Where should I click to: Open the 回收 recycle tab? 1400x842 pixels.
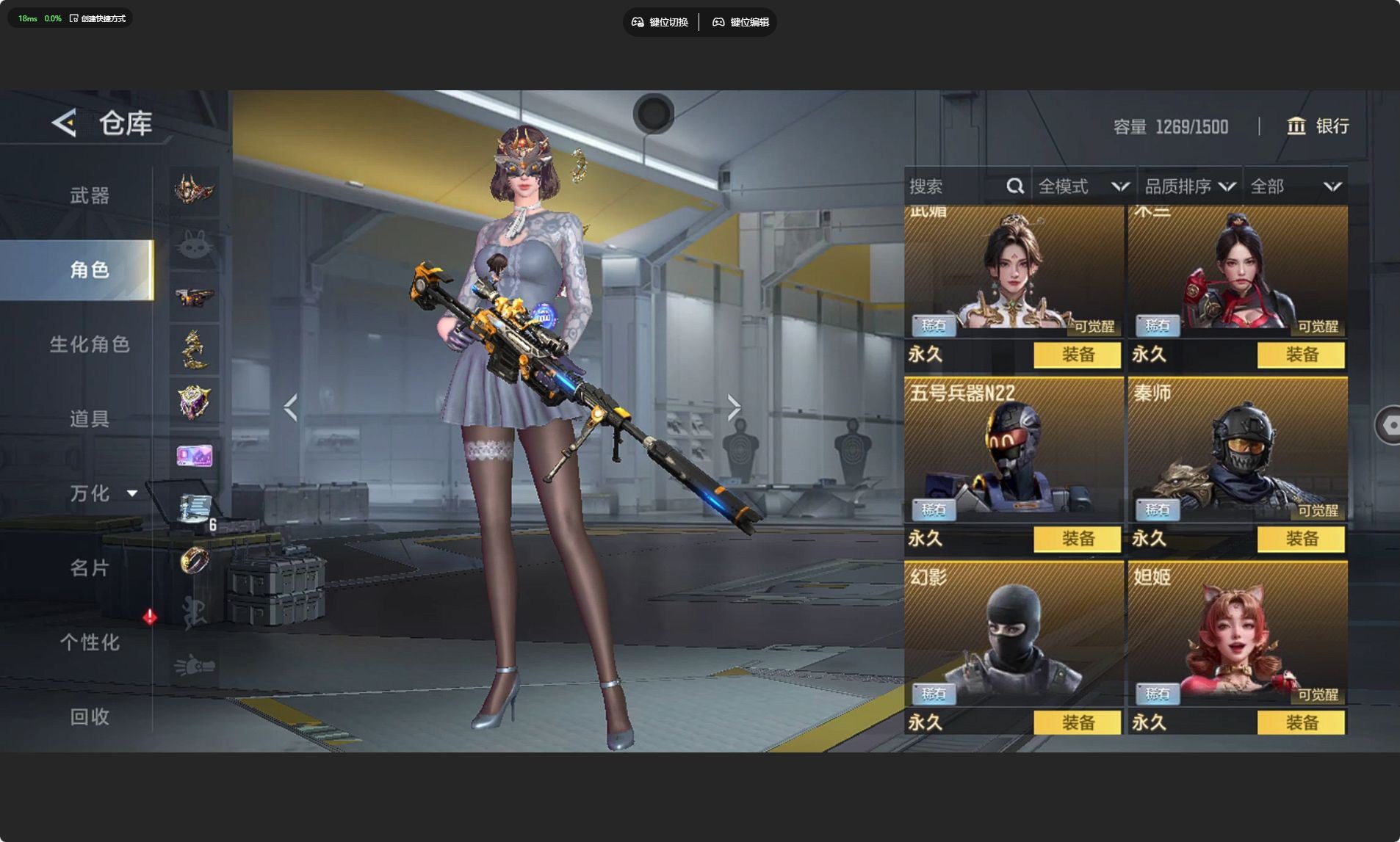[x=90, y=716]
